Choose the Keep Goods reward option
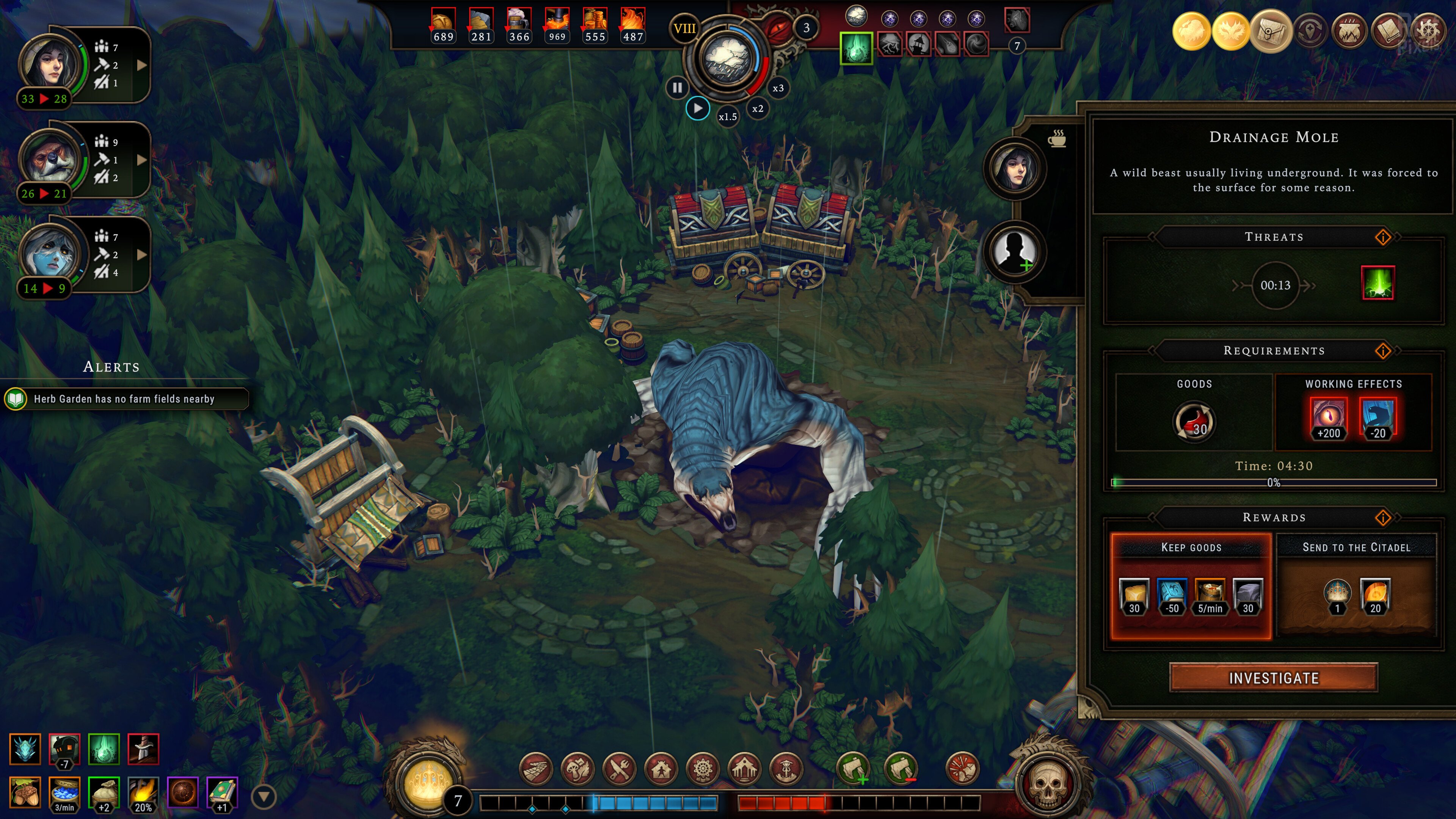Screen dimensions: 1456x819 coord(1190,586)
